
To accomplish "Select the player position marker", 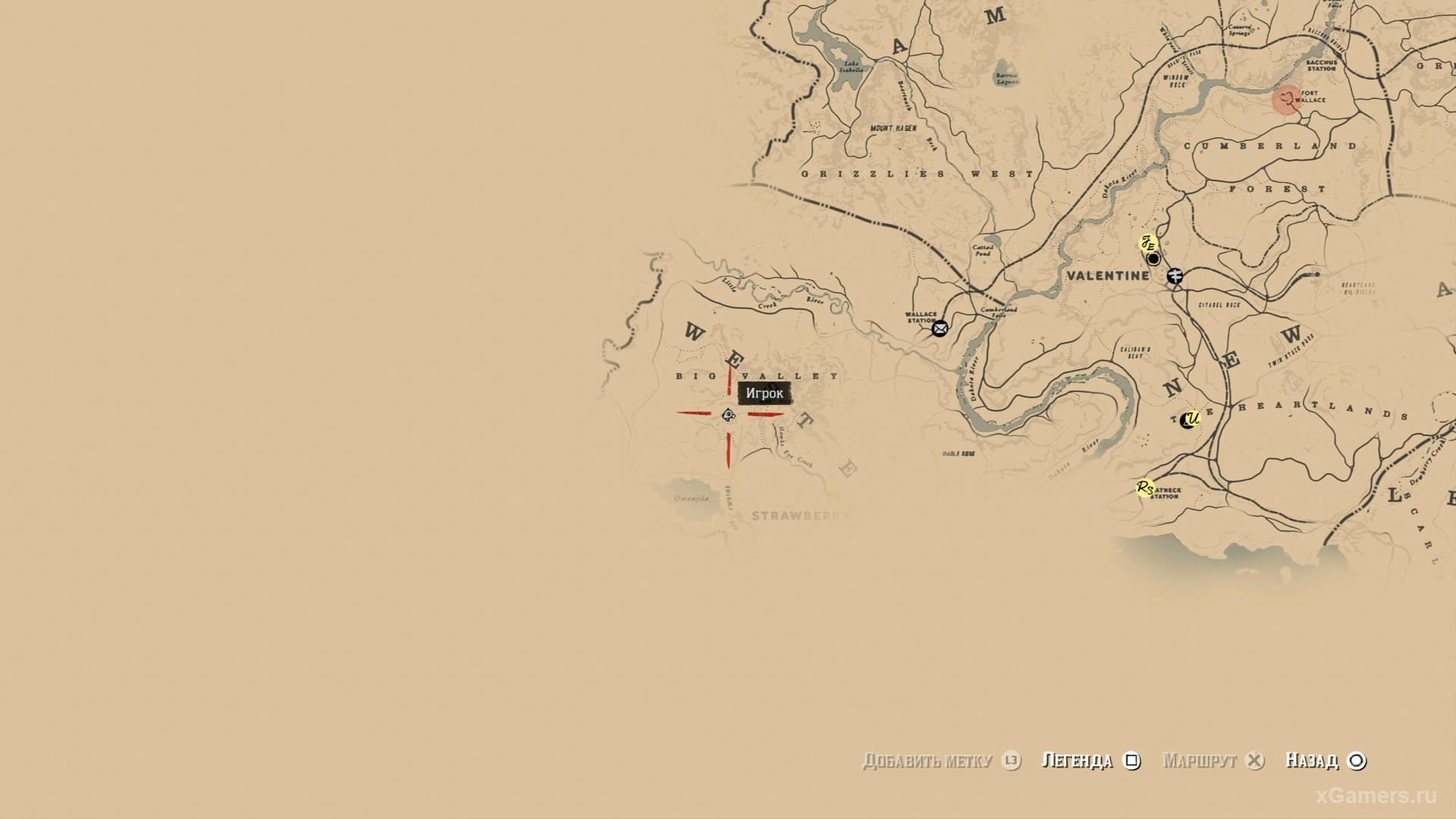I will 728,414.
